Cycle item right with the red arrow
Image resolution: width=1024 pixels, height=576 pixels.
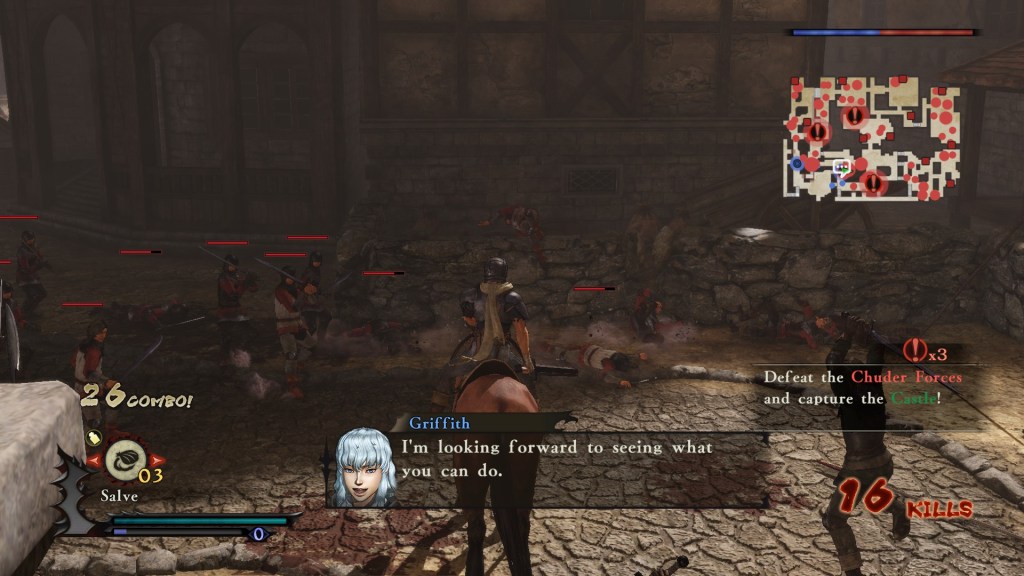156,461
